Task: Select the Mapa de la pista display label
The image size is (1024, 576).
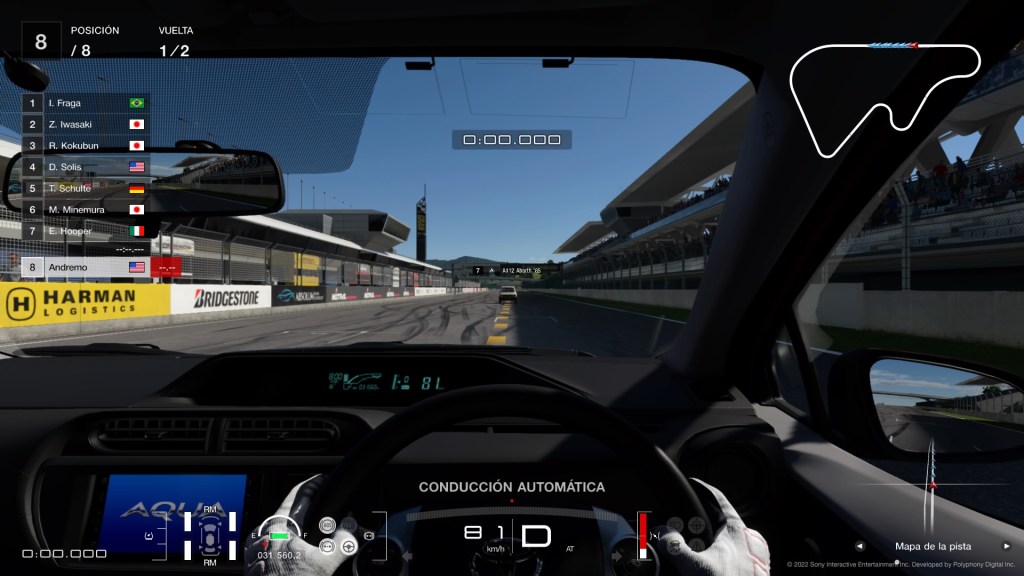Action: [x=932, y=546]
